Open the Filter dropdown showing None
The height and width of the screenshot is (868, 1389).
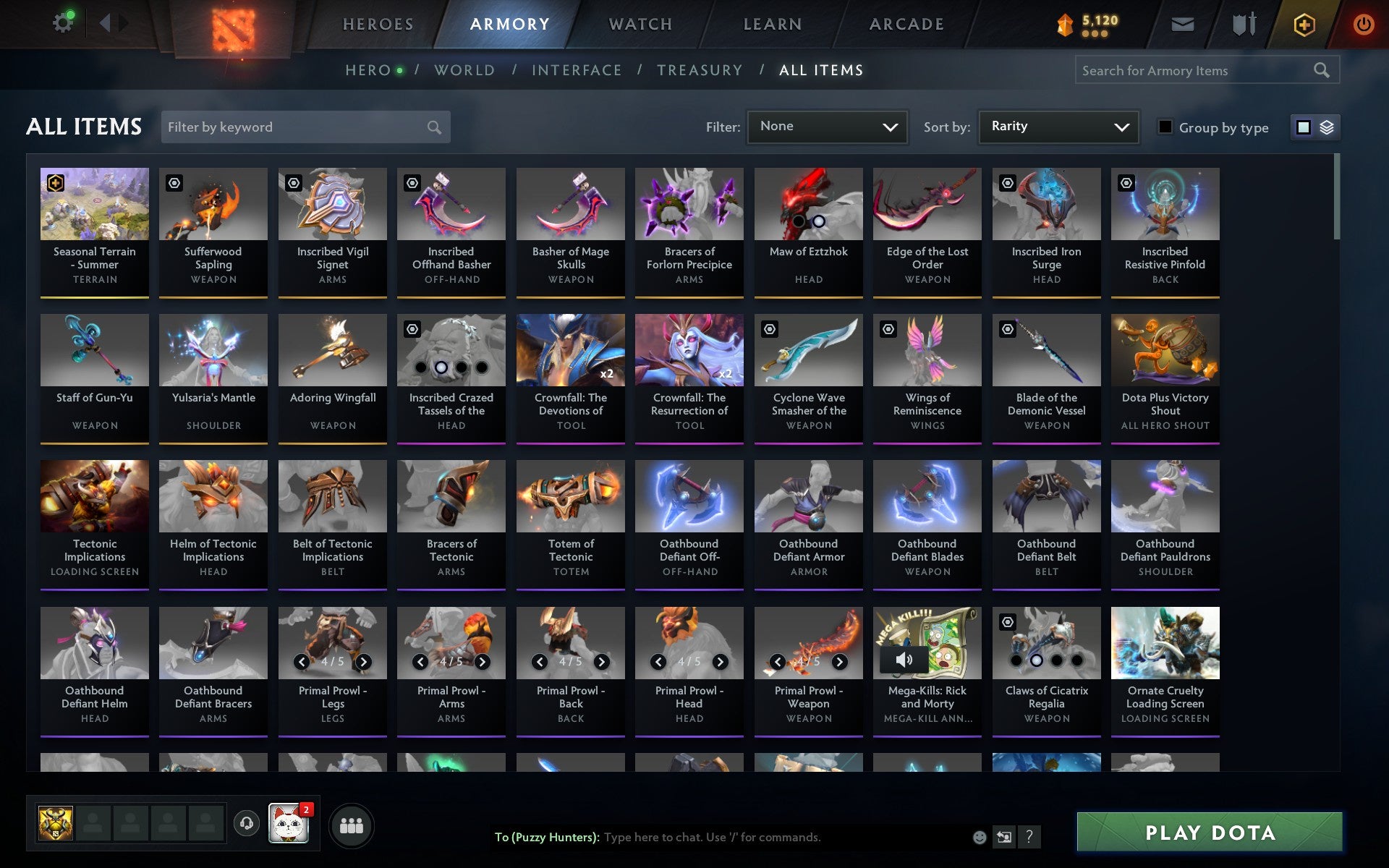[827, 127]
